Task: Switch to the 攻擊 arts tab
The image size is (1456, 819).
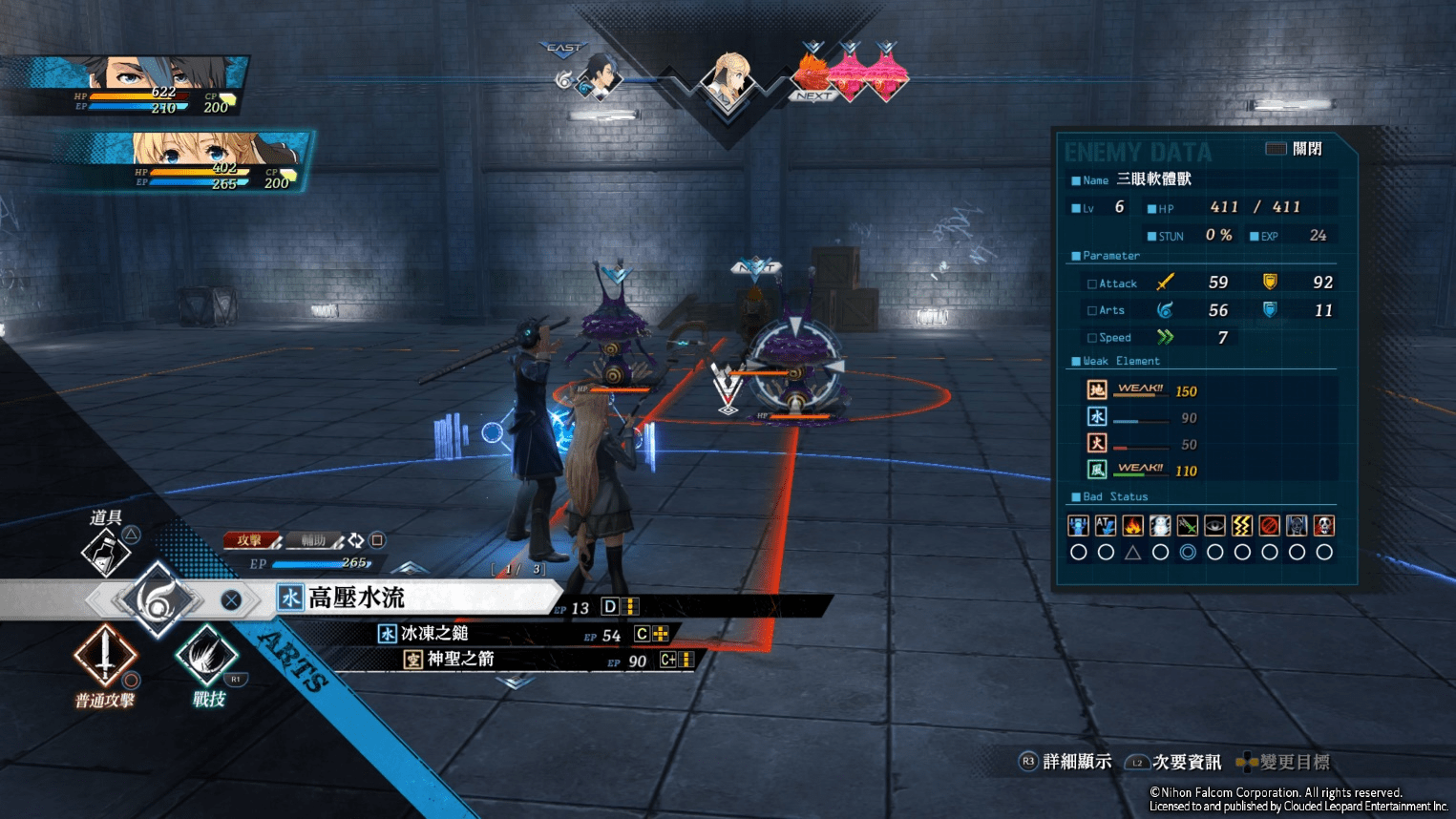Action: click(252, 540)
